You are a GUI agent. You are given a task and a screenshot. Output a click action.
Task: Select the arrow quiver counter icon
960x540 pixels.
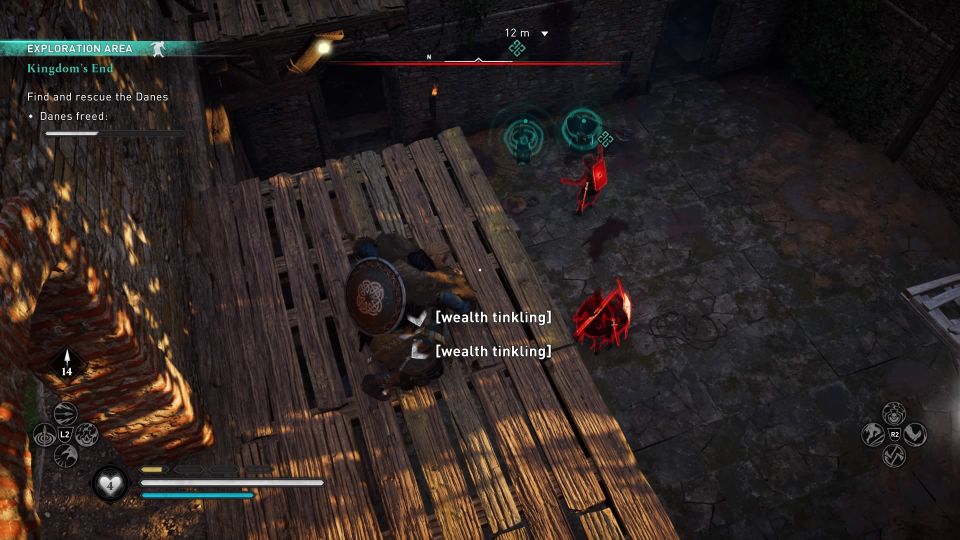tap(68, 363)
